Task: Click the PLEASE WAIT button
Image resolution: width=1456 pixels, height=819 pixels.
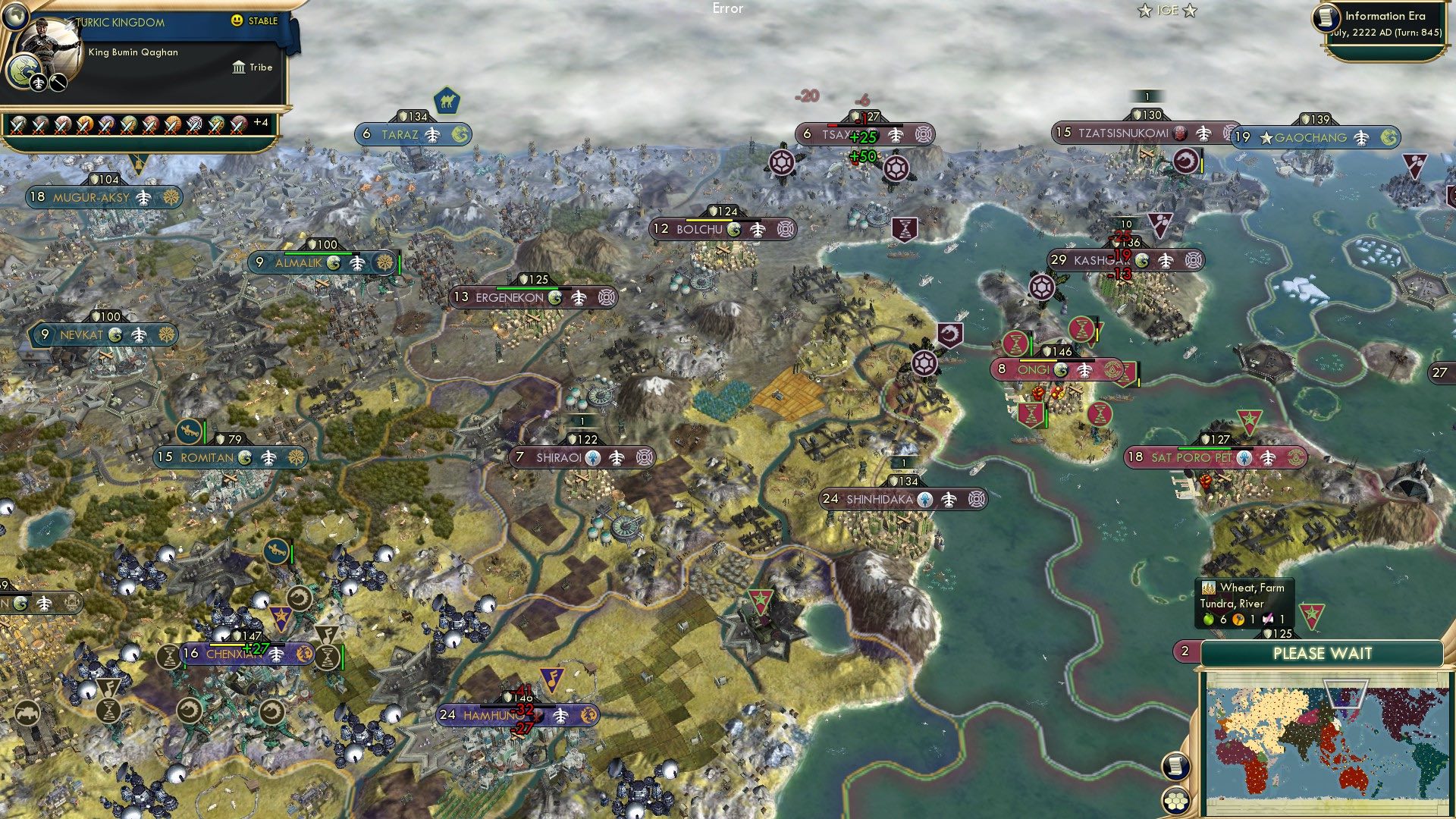Action: [x=1323, y=653]
